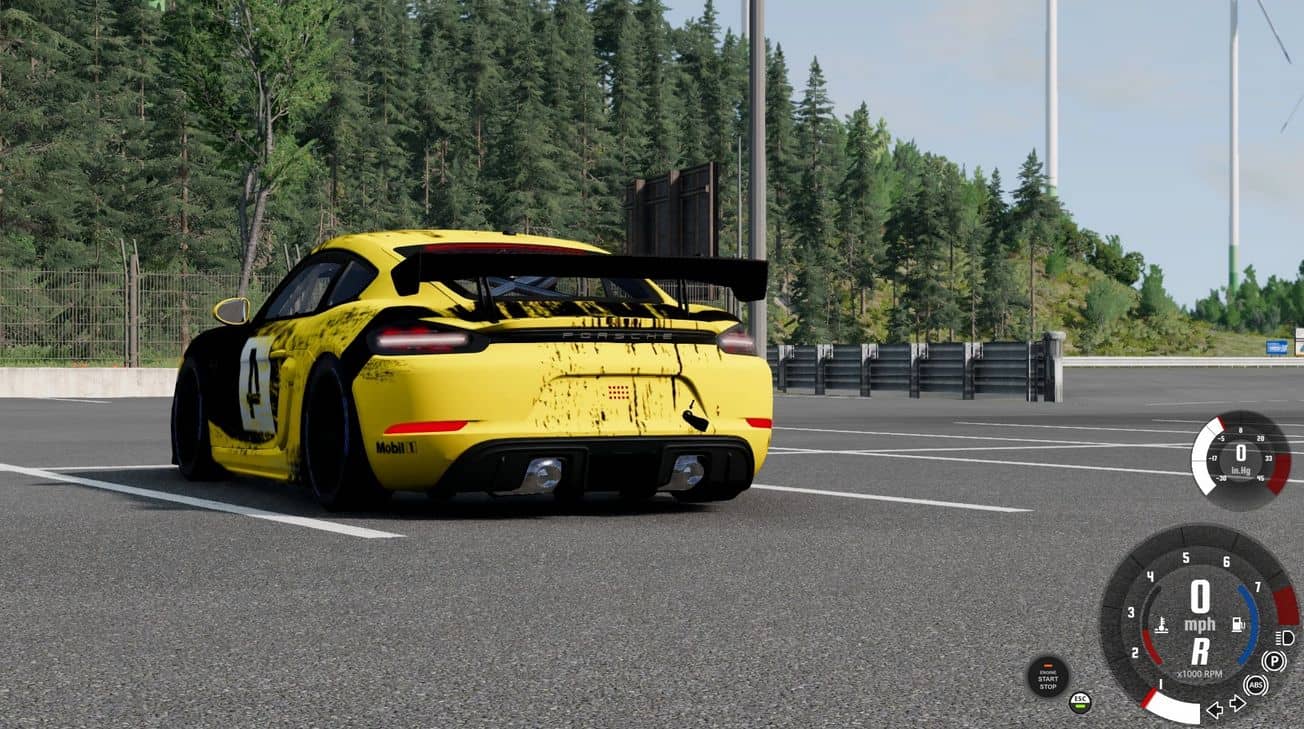
Task: Click the Engine Start Stop button
Action: [1047, 676]
